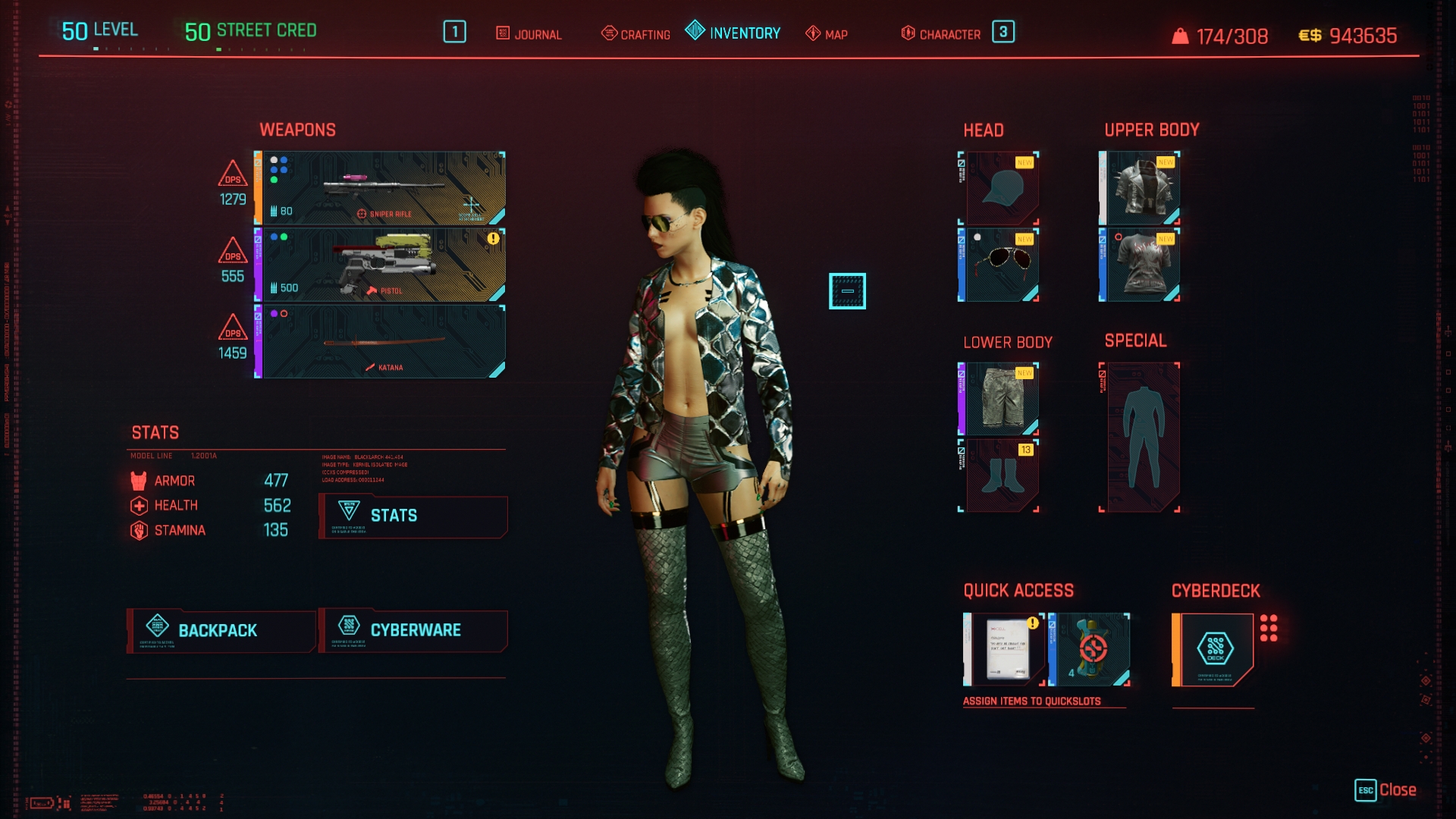The image size is (1456, 819).
Task: Select the baseball cap head slot
Action: coord(1000,188)
